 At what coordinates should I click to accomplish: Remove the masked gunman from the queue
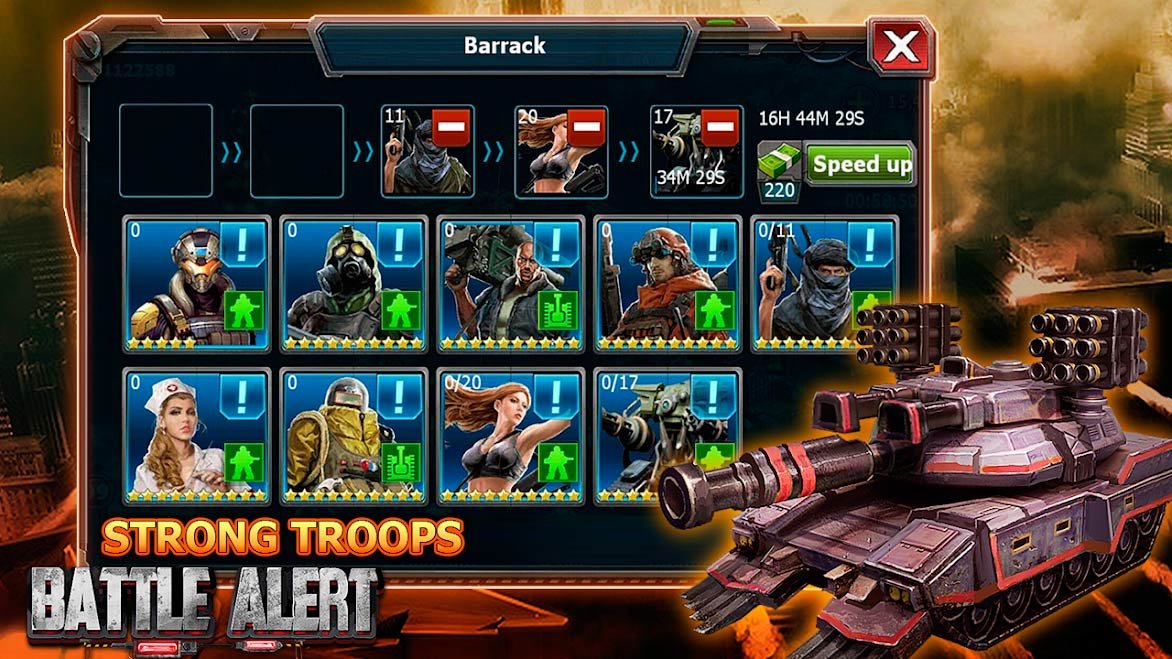[451, 128]
